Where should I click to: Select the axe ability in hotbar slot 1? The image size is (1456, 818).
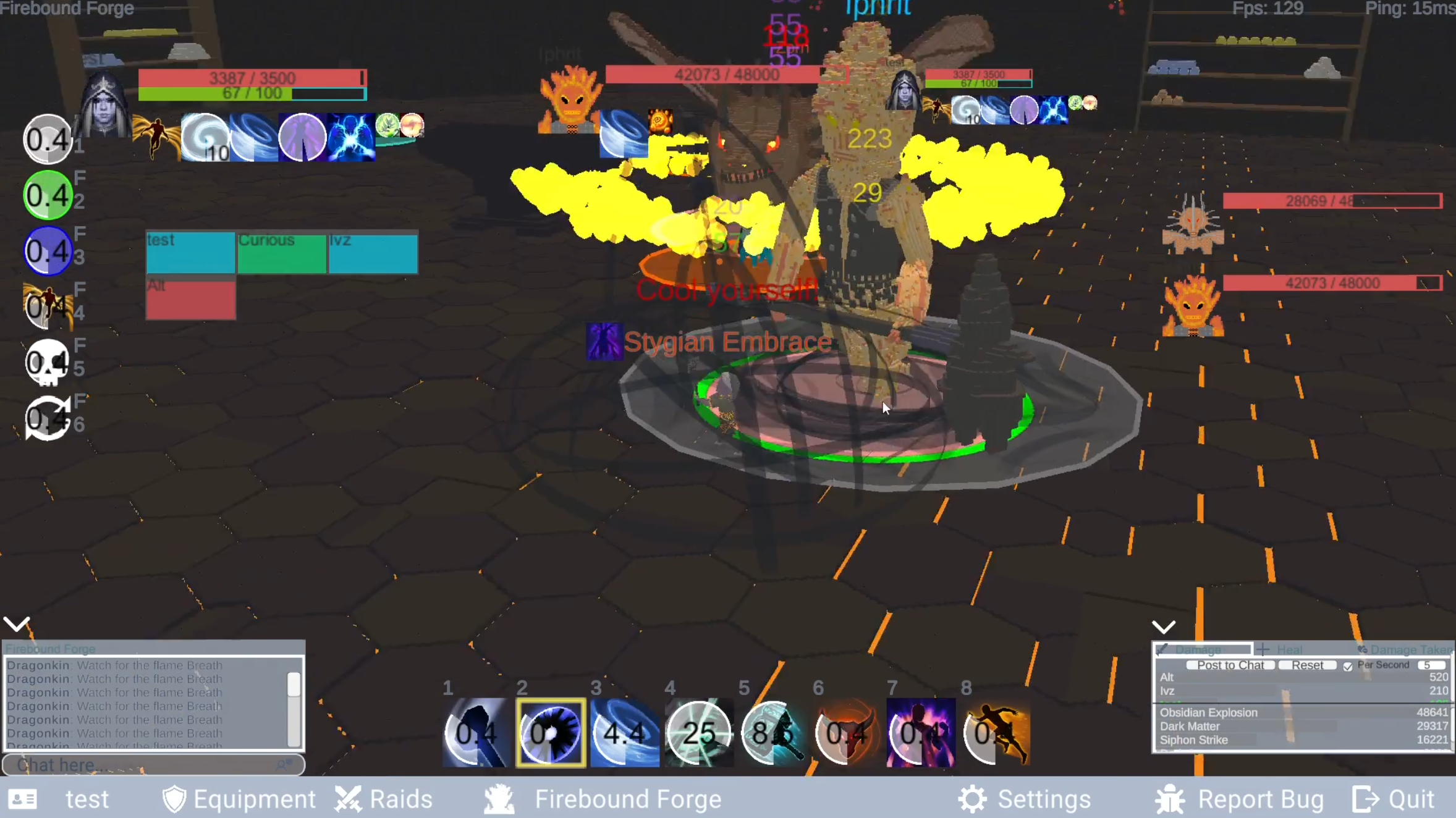(x=476, y=733)
